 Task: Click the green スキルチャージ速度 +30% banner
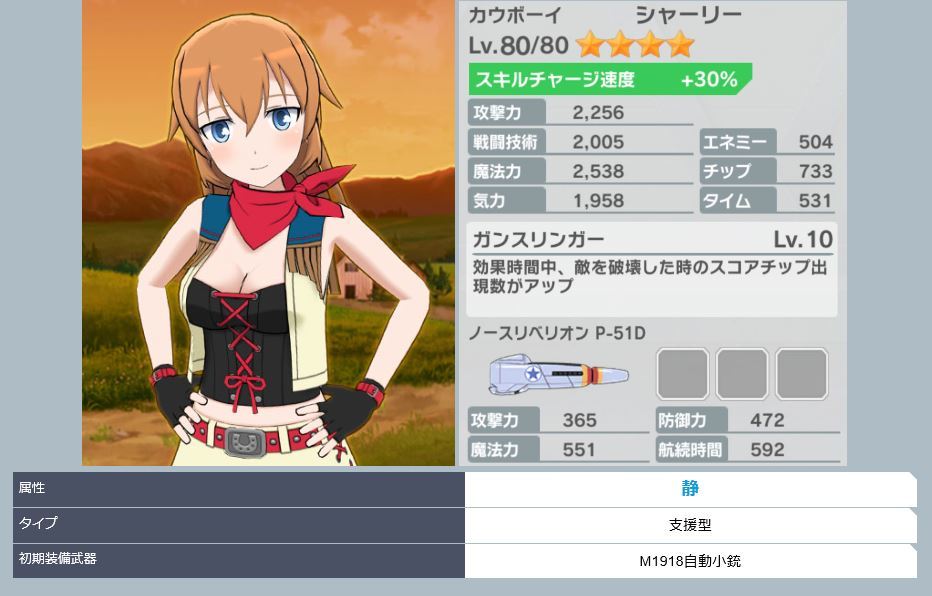click(x=608, y=80)
